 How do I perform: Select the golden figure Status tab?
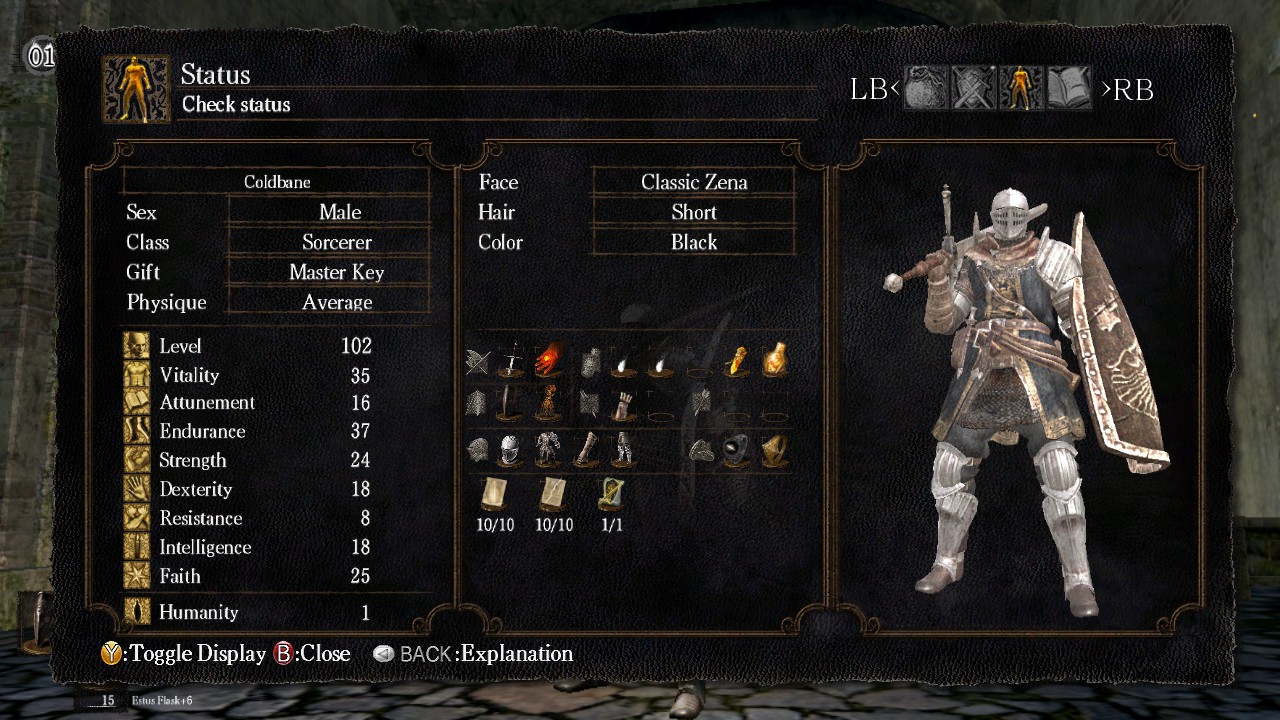click(1020, 89)
